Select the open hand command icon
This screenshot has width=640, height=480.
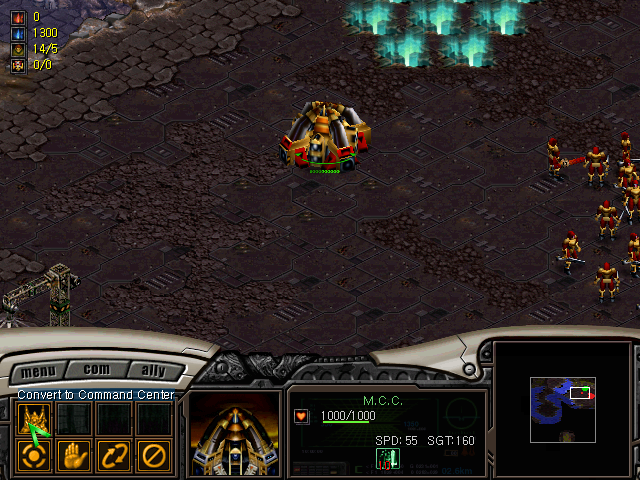pyautogui.click(x=74, y=456)
